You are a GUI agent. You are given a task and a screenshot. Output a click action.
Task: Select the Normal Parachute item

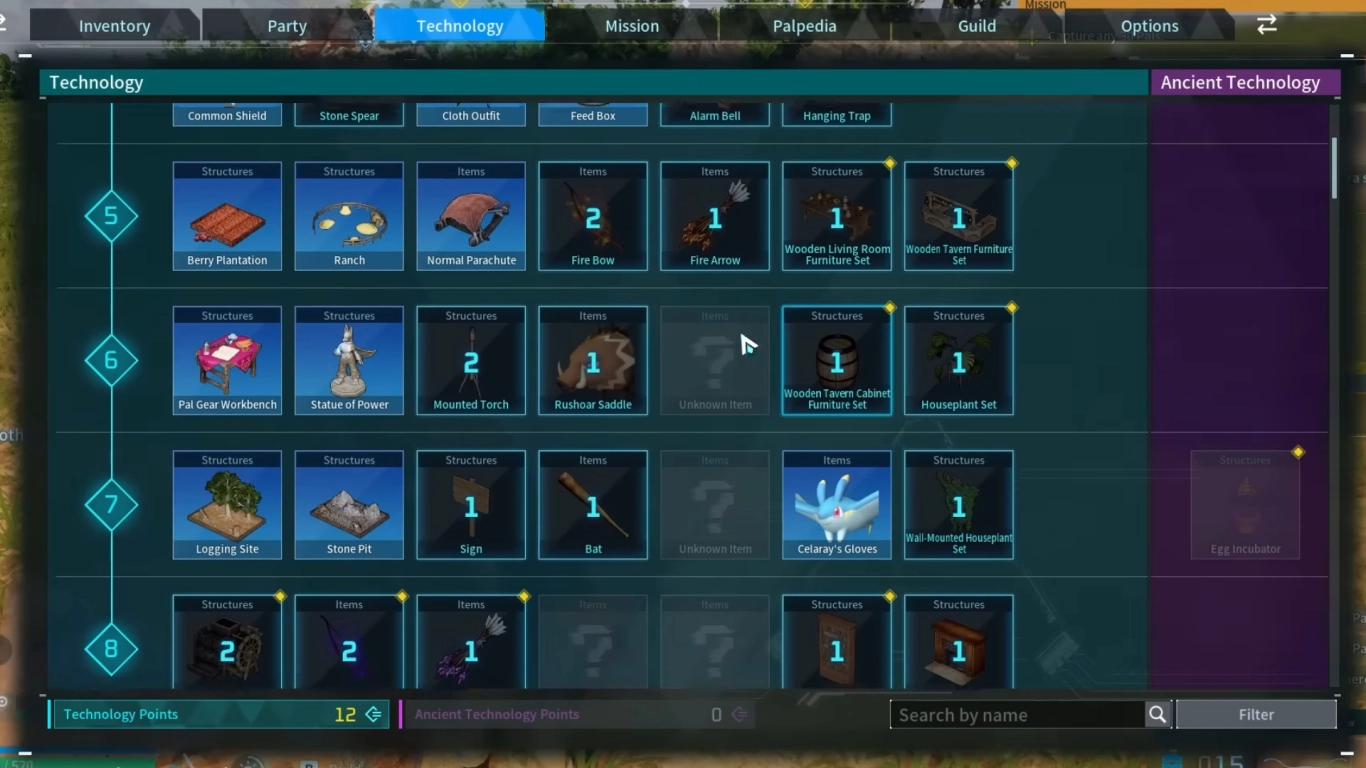(x=471, y=216)
